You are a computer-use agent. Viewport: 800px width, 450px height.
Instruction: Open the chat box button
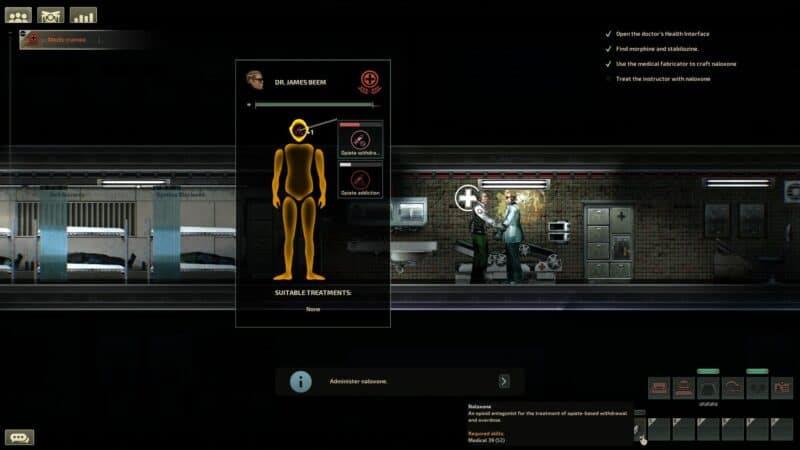point(19,437)
